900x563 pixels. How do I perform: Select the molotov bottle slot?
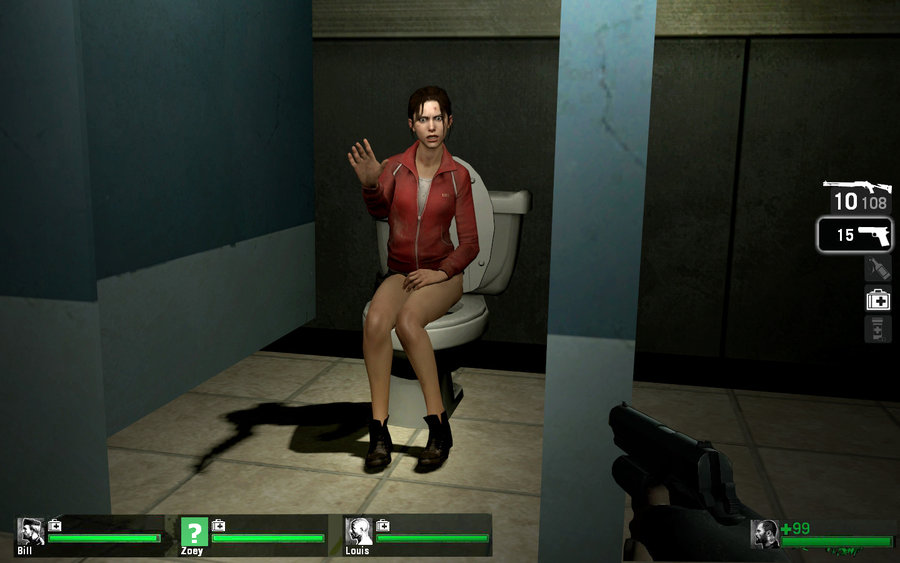click(x=877, y=268)
